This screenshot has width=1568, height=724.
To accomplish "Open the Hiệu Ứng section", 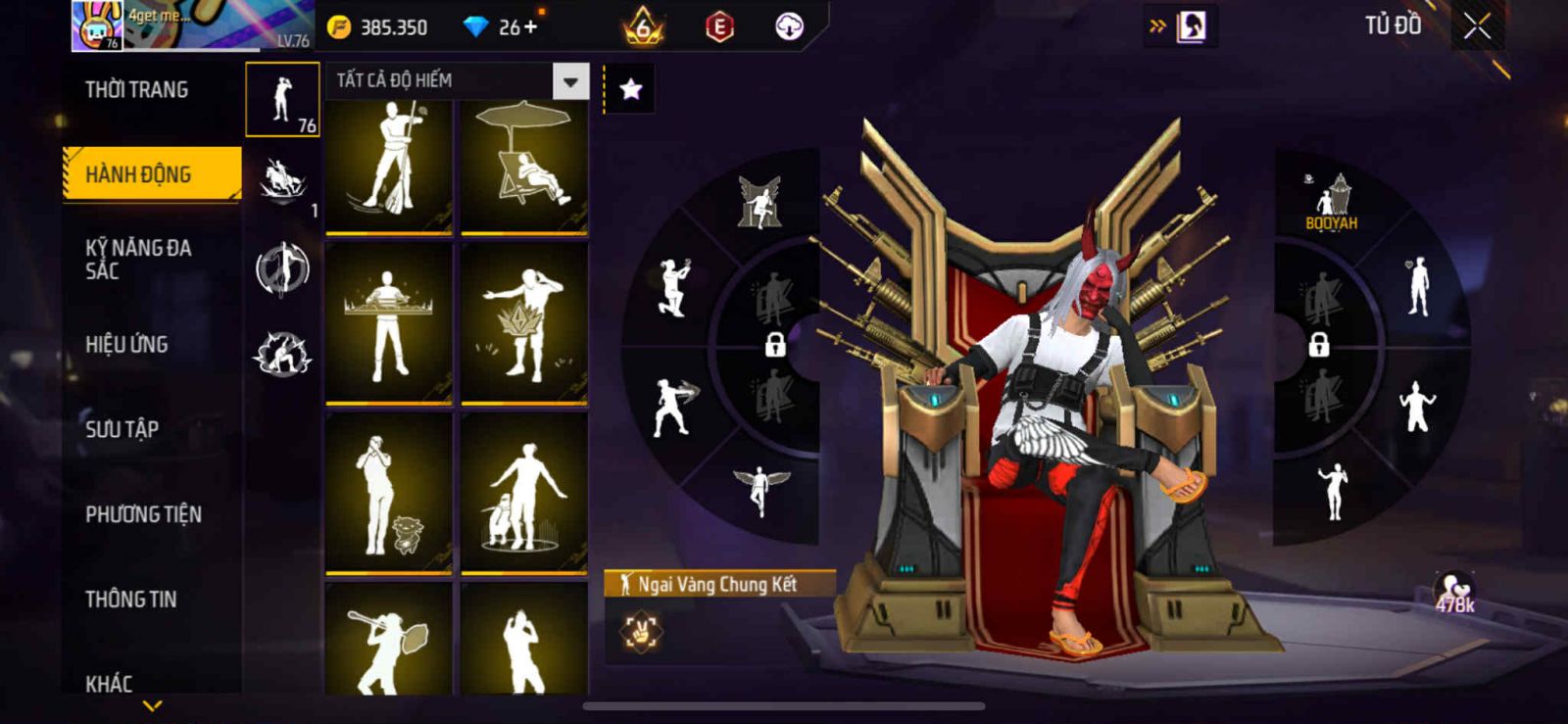I will pyautogui.click(x=126, y=344).
